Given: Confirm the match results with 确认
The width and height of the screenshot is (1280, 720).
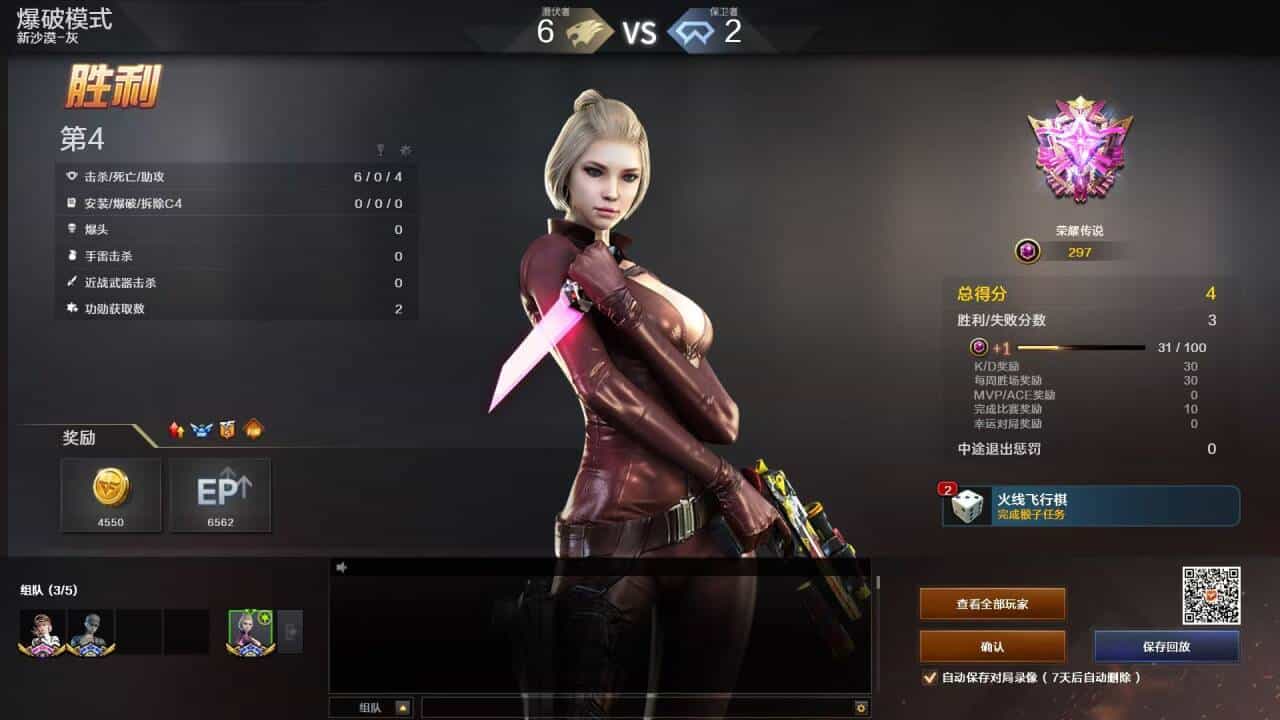Looking at the screenshot, I should tap(992, 647).
